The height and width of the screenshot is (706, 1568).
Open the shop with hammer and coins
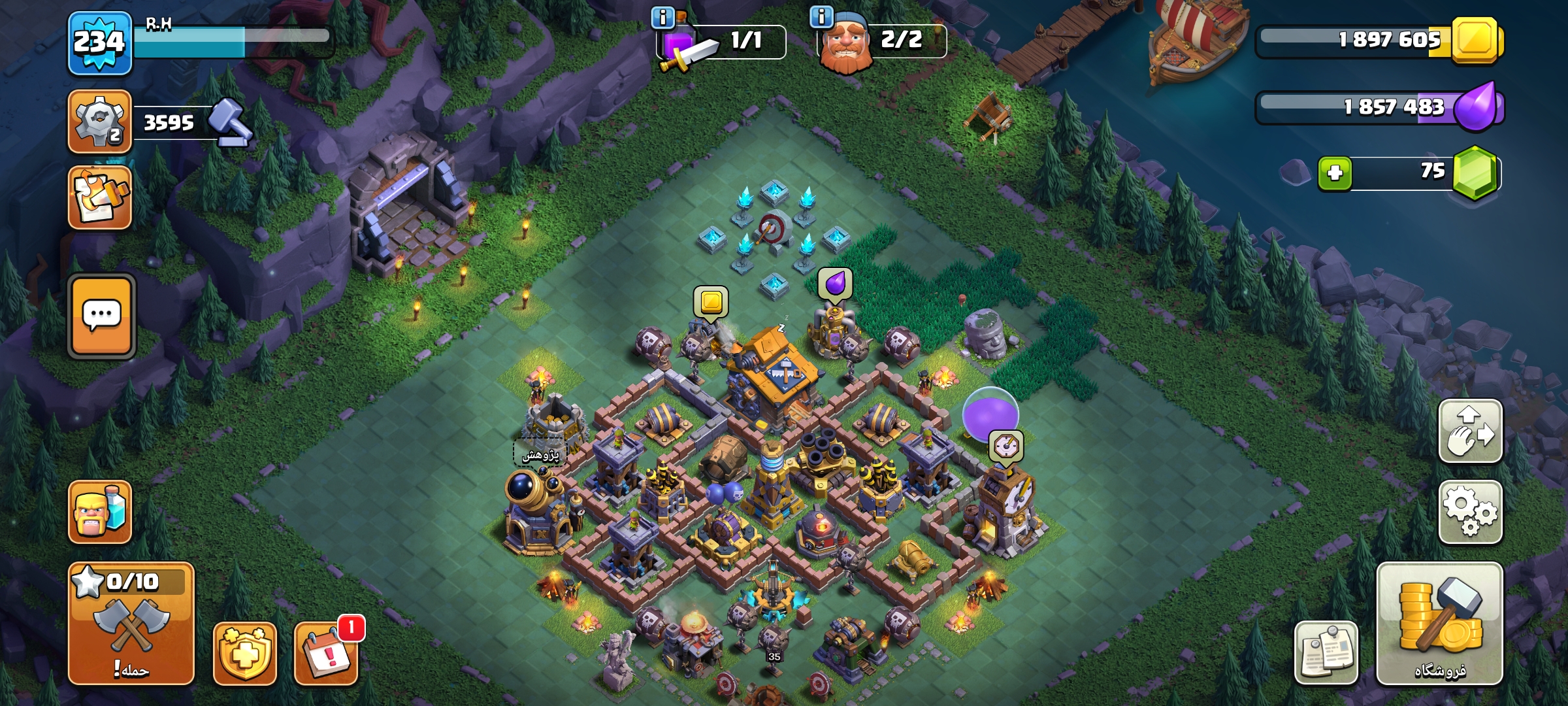point(1440,624)
